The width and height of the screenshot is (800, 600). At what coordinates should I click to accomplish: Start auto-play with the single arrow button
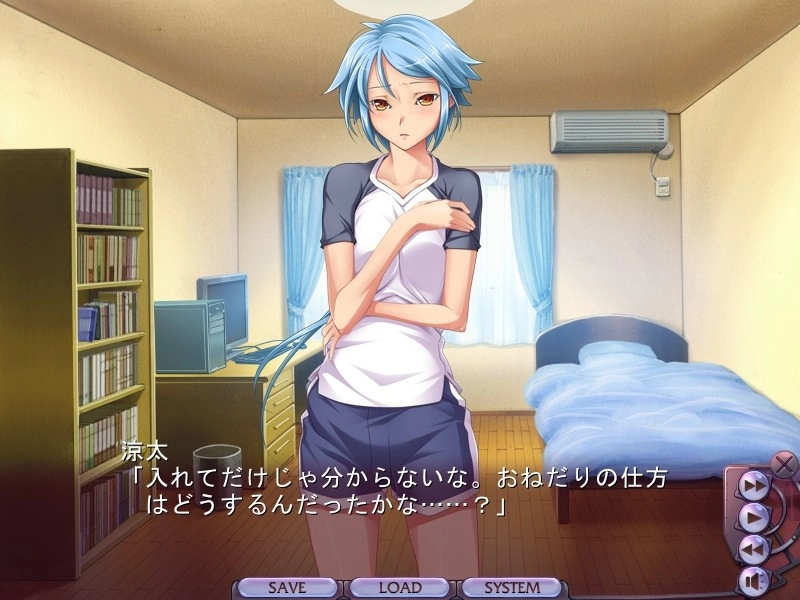click(x=753, y=517)
